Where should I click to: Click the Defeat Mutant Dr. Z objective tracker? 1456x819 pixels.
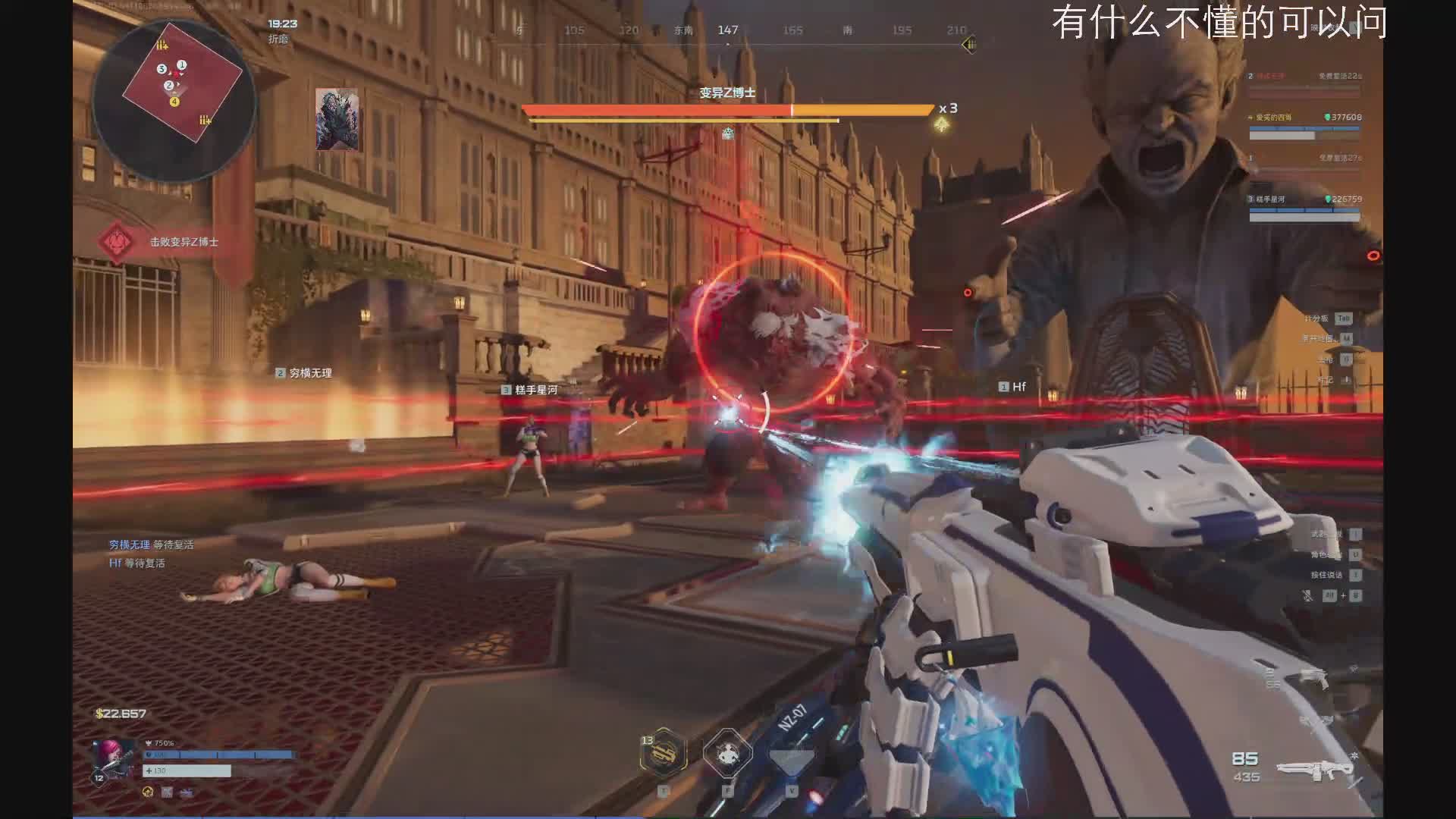(x=183, y=242)
